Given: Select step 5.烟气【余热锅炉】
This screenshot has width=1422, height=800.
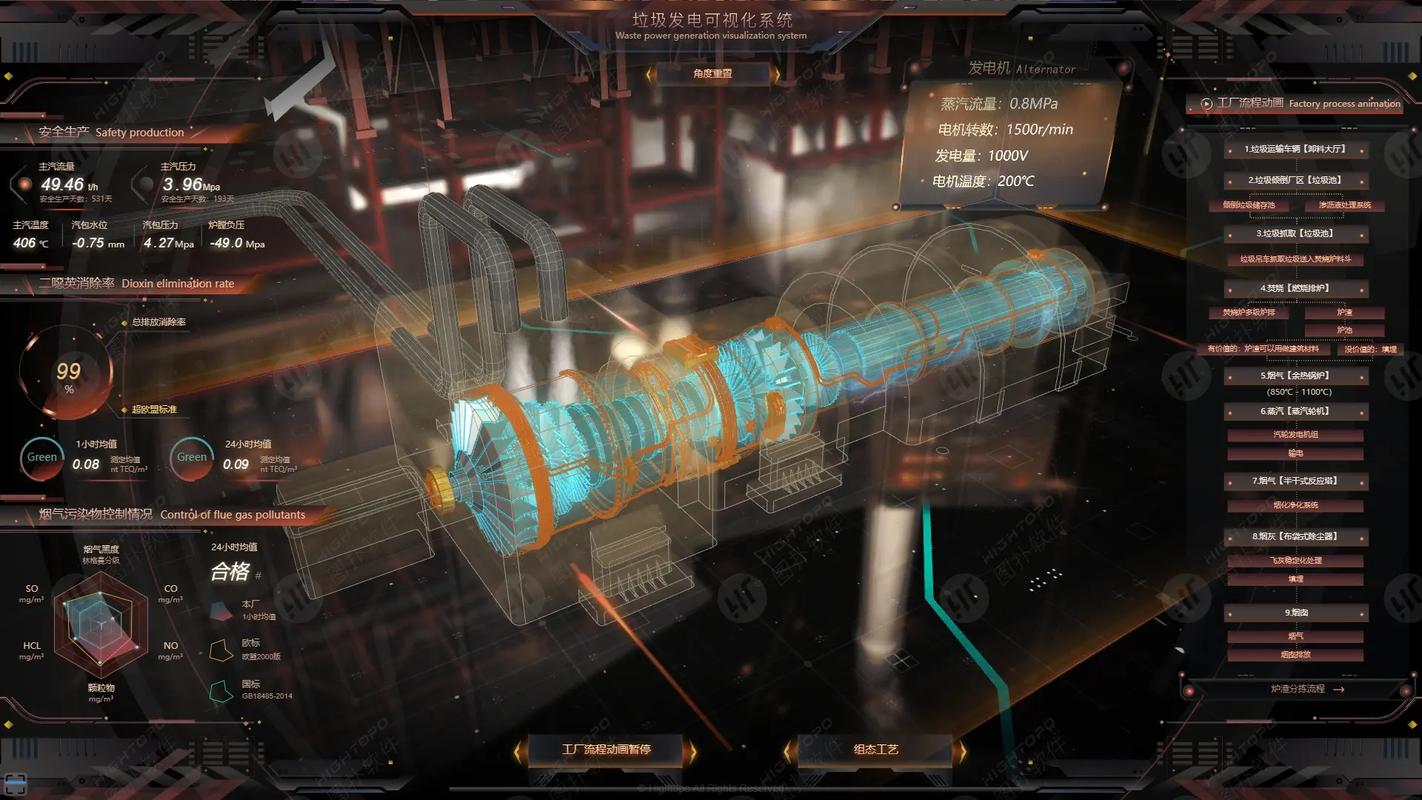Looking at the screenshot, I should (1295, 376).
